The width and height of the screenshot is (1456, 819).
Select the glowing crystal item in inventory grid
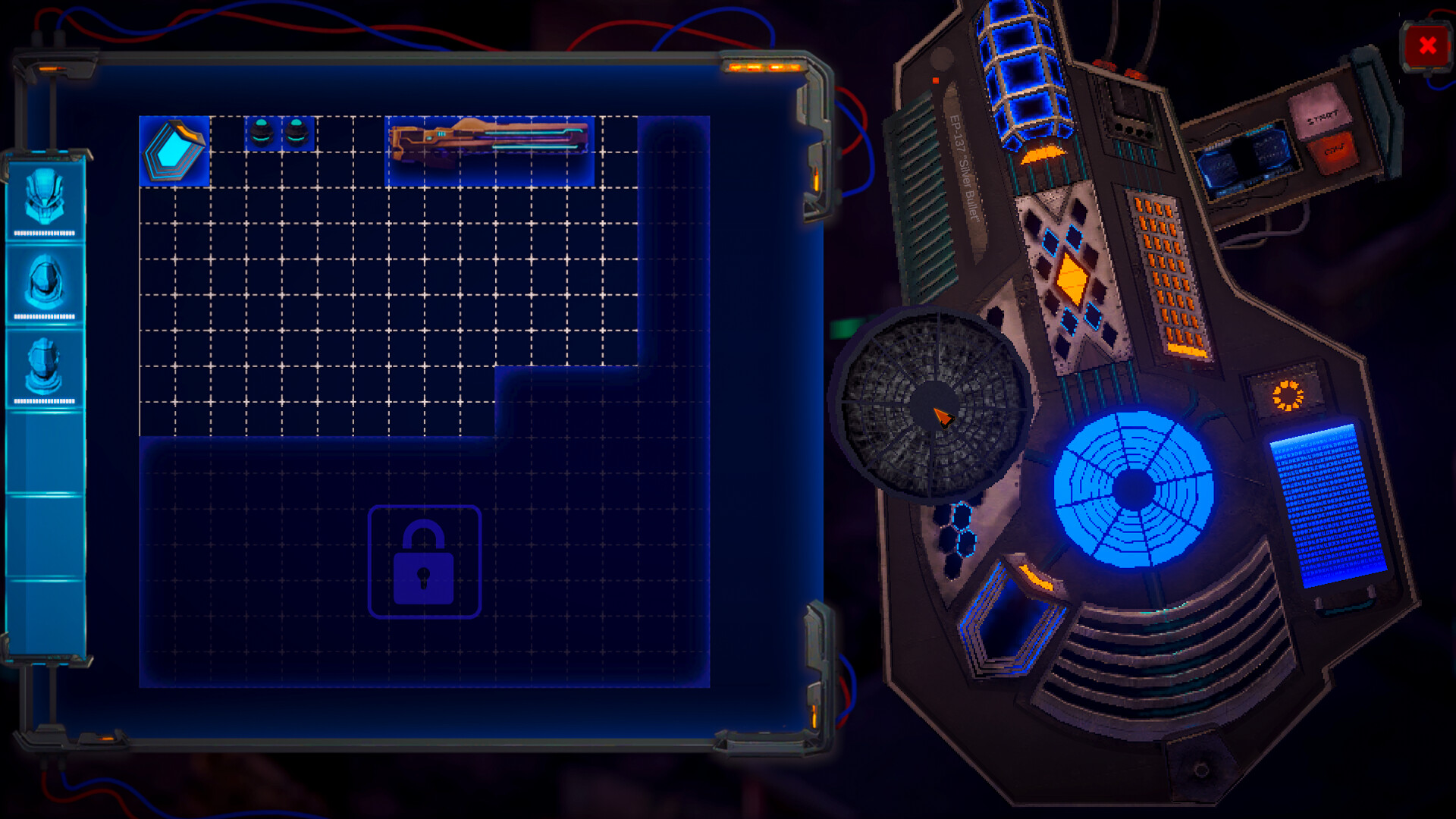[175, 152]
